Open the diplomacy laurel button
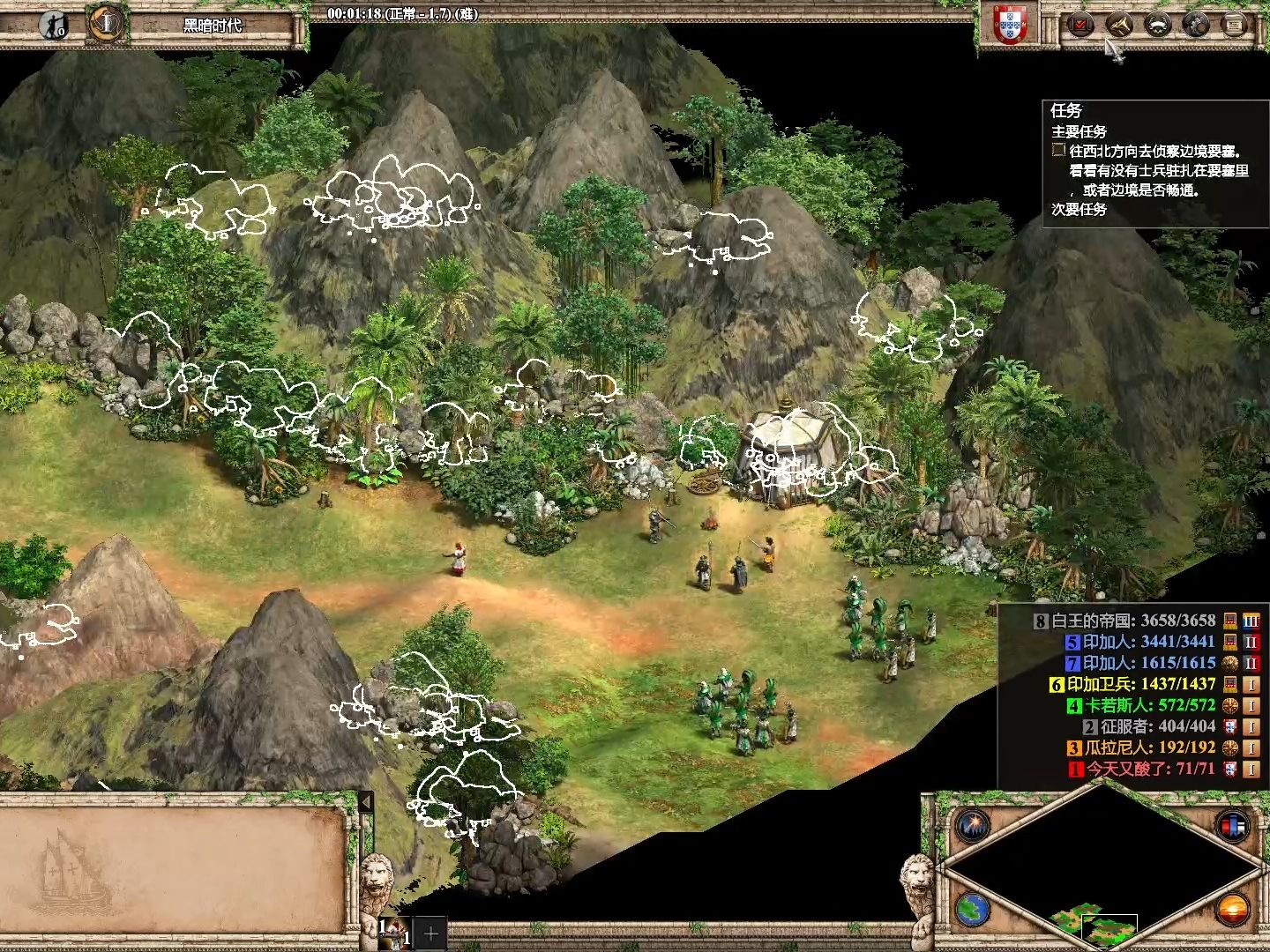Image resolution: width=1270 pixels, height=952 pixels. (1158, 25)
